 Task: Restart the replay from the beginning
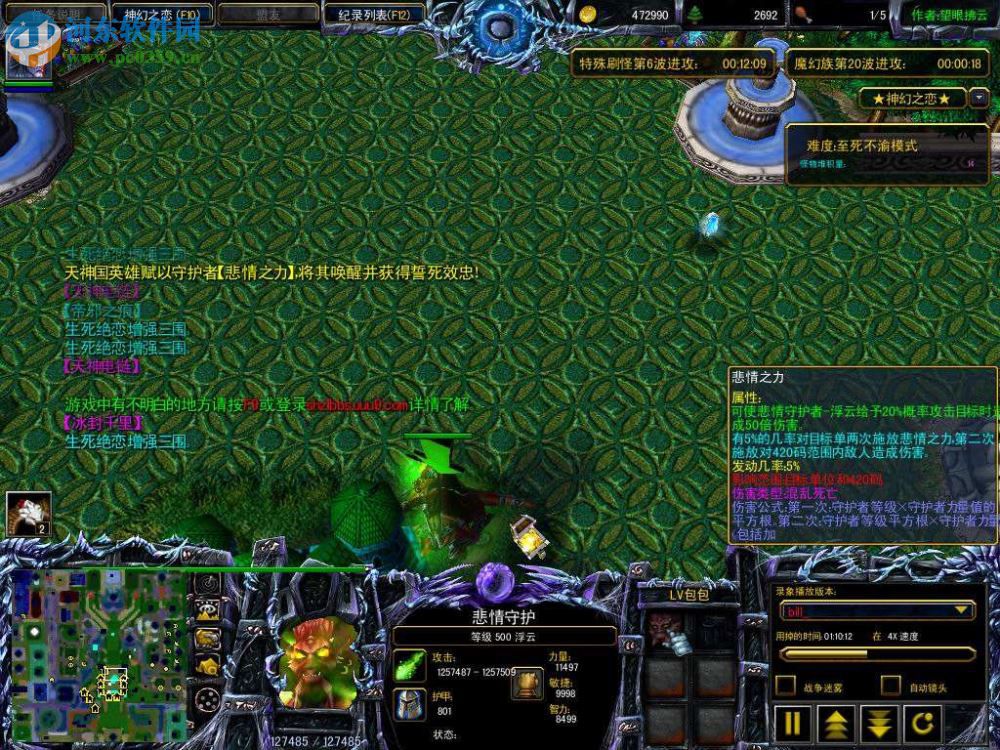[x=924, y=722]
